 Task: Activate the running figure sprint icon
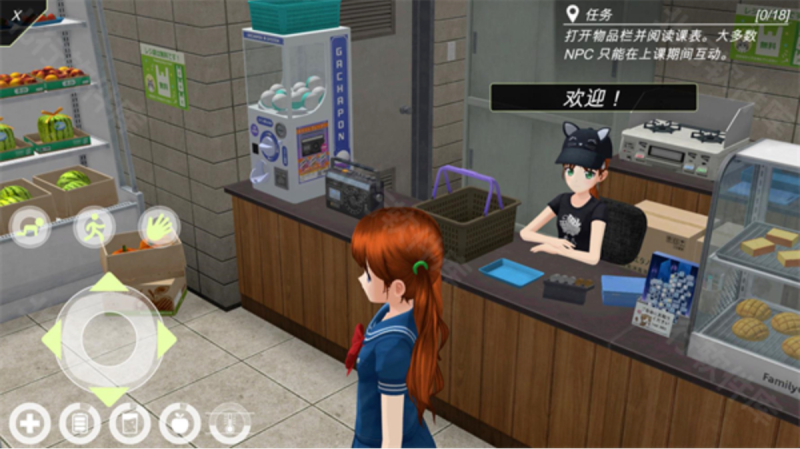93,225
